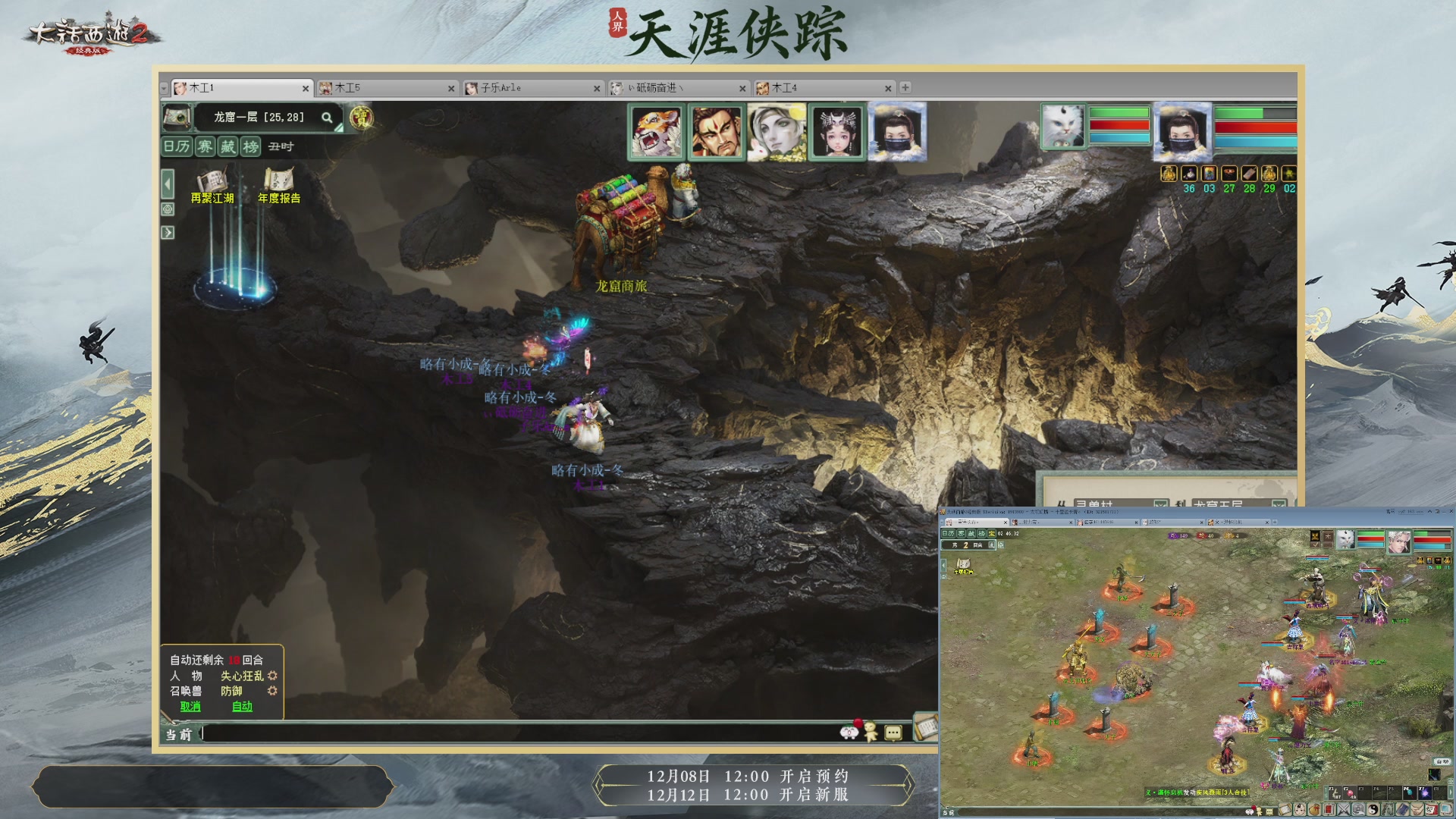Open settings gear next to 防御
The width and height of the screenshot is (1456, 819).
pos(273,691)
